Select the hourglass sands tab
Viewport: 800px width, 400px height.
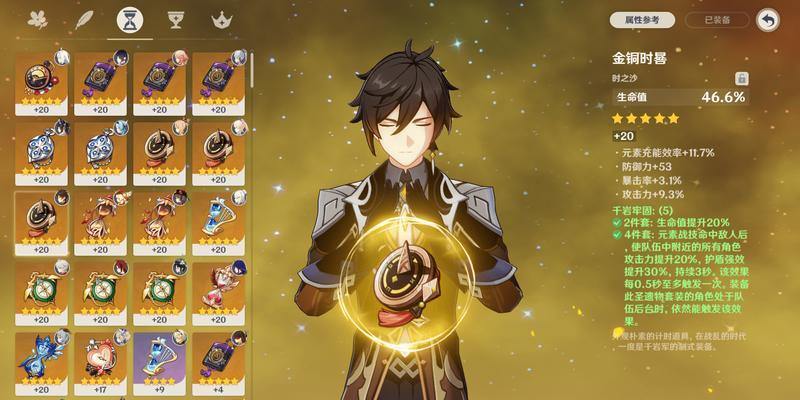click(128, 19)
